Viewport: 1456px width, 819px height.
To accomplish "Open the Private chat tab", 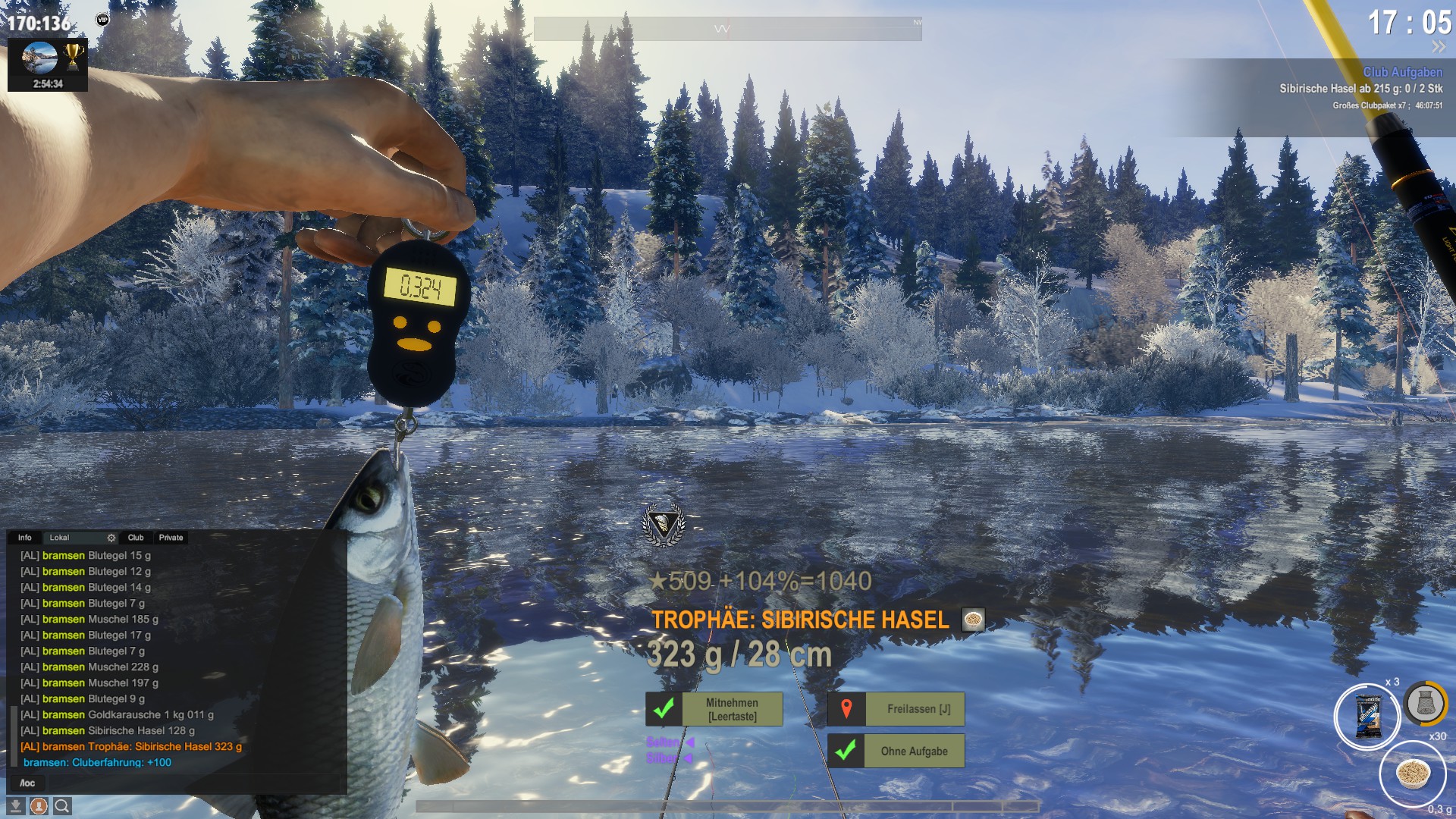I will [x=171, y=538].
